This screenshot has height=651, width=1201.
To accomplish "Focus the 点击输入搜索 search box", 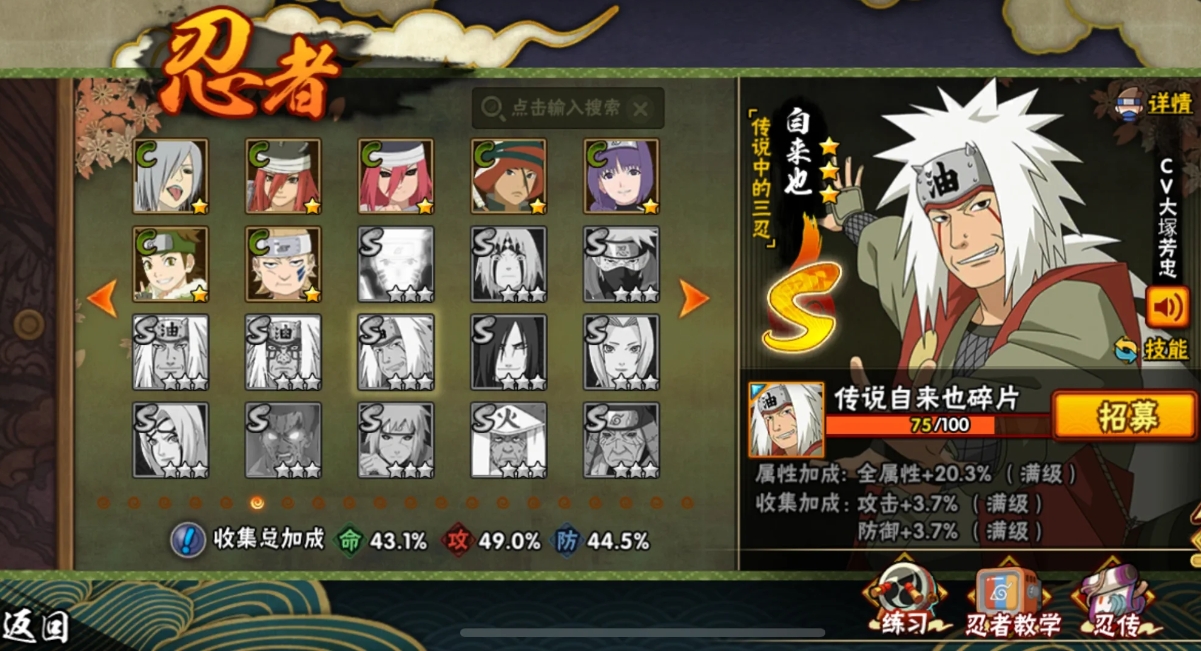I will point(555,108).
